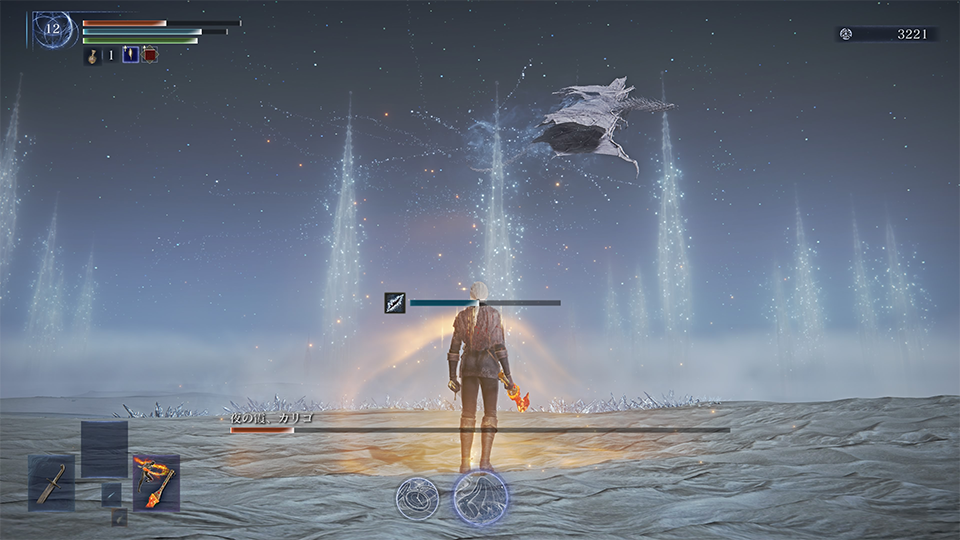960x540 pixels.
Task: Inspect the red square status effect icon
Action: (150, 55)
